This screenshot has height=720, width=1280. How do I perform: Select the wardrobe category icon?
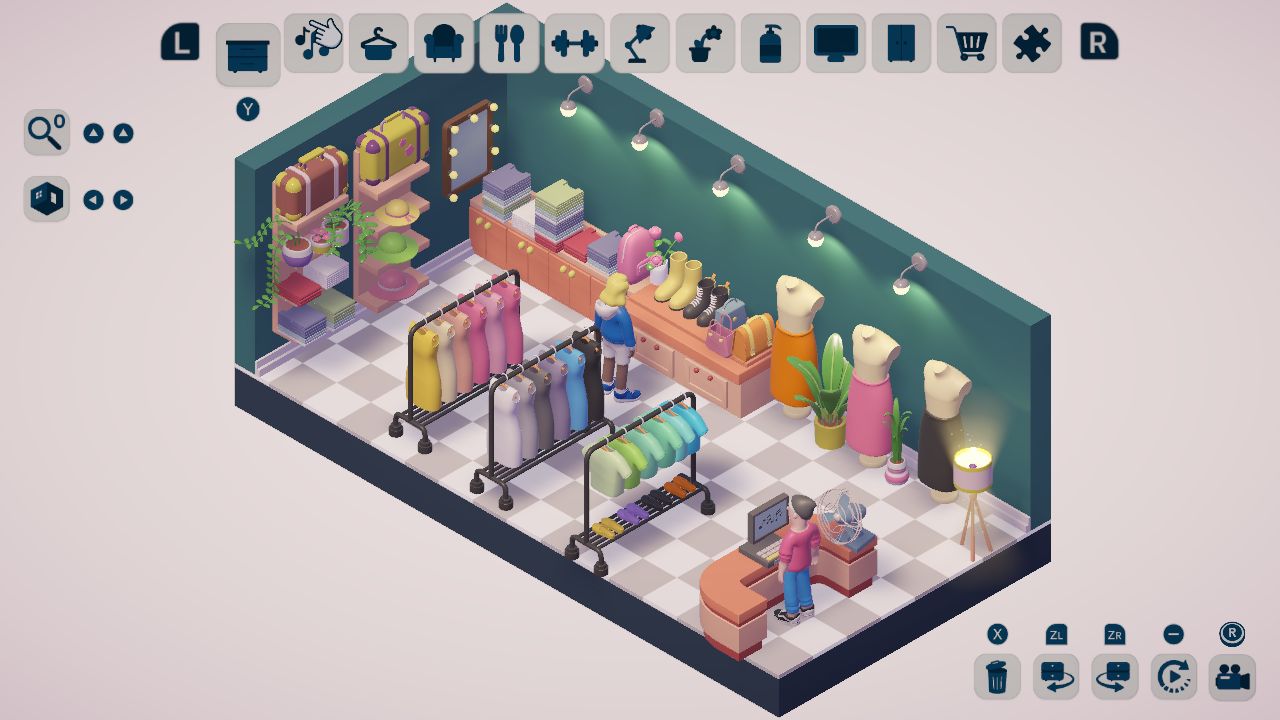coord(901,45)
